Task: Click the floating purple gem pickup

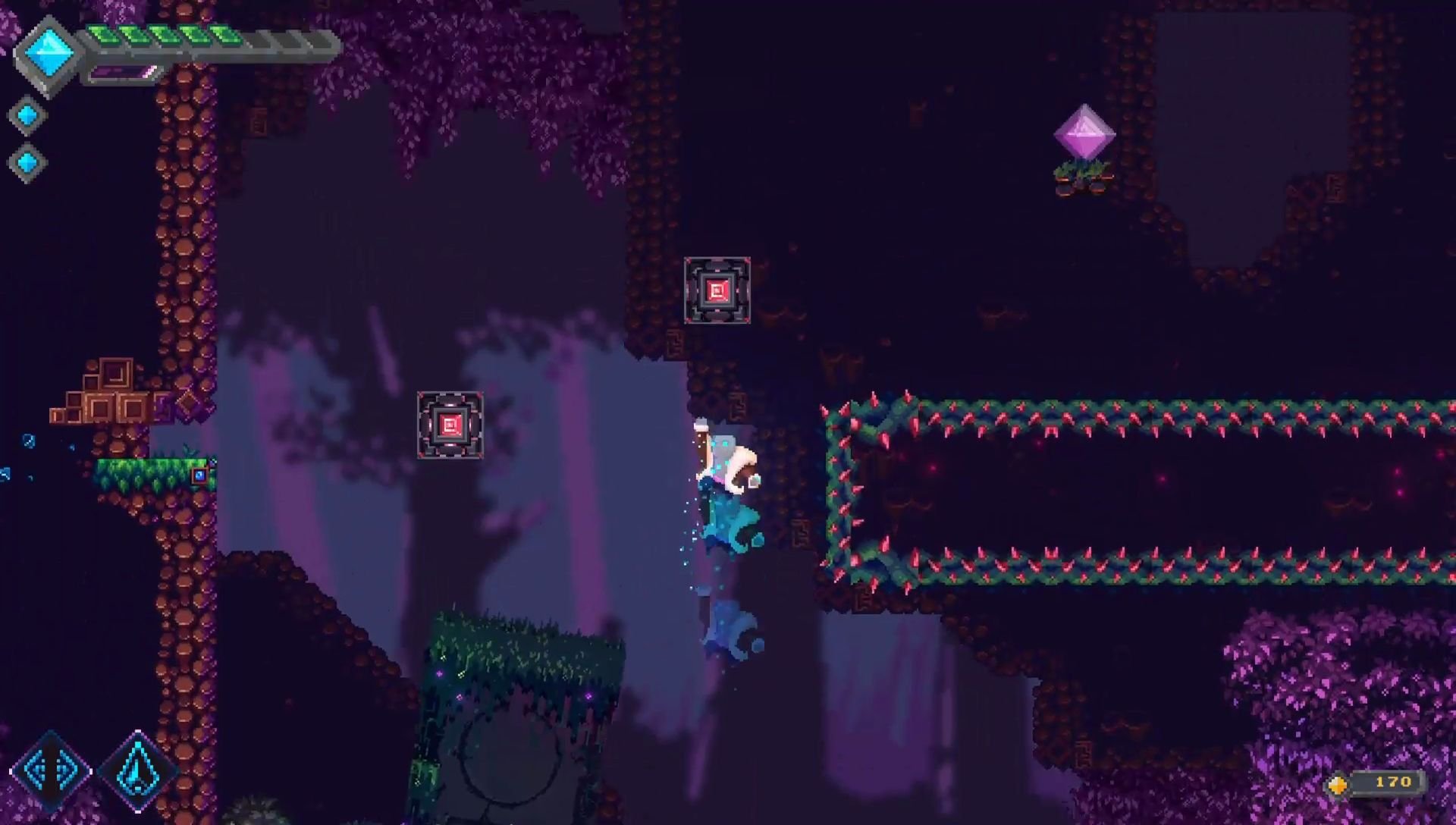Action: [1084, 133]
